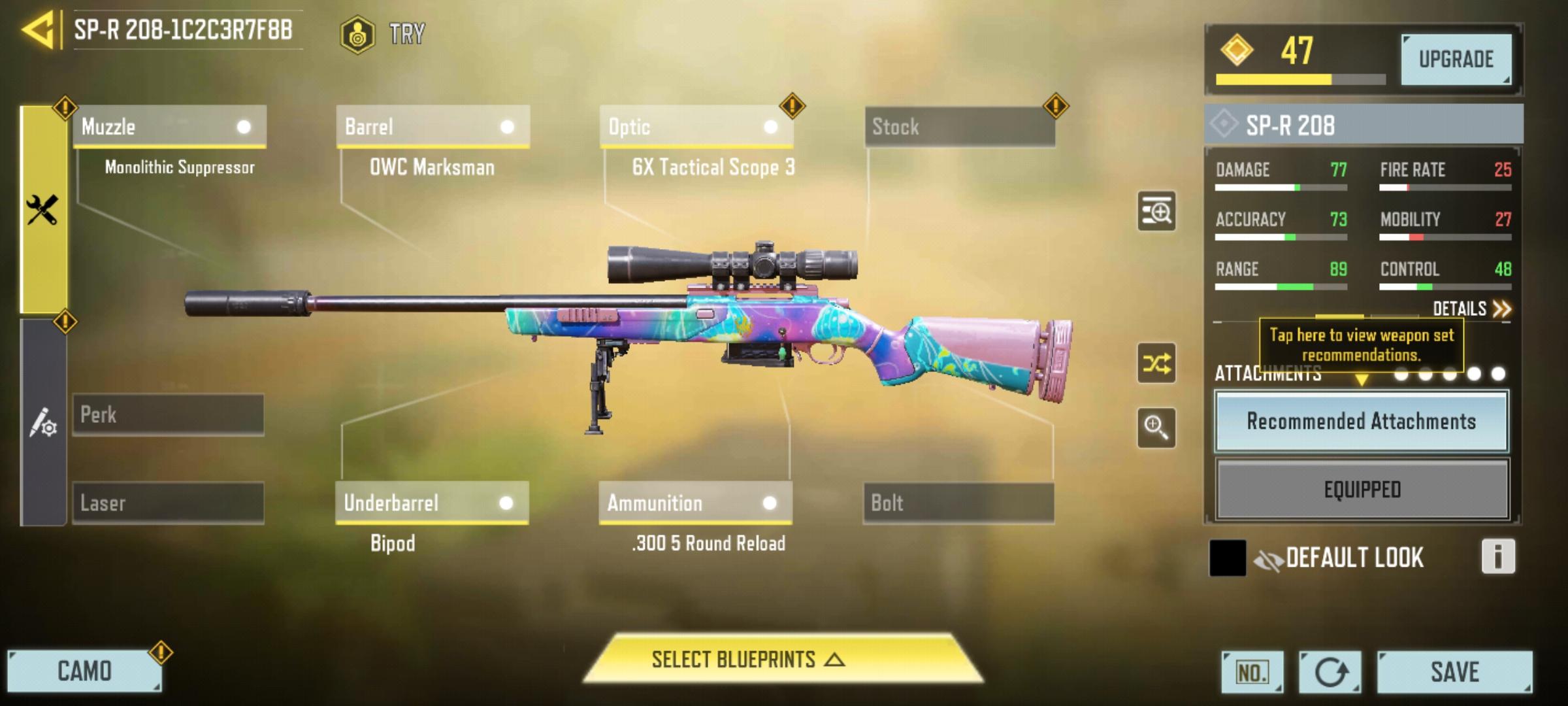Open the CAMO selection screen
Screen dimensions: 1568x706
click(85, 670)
